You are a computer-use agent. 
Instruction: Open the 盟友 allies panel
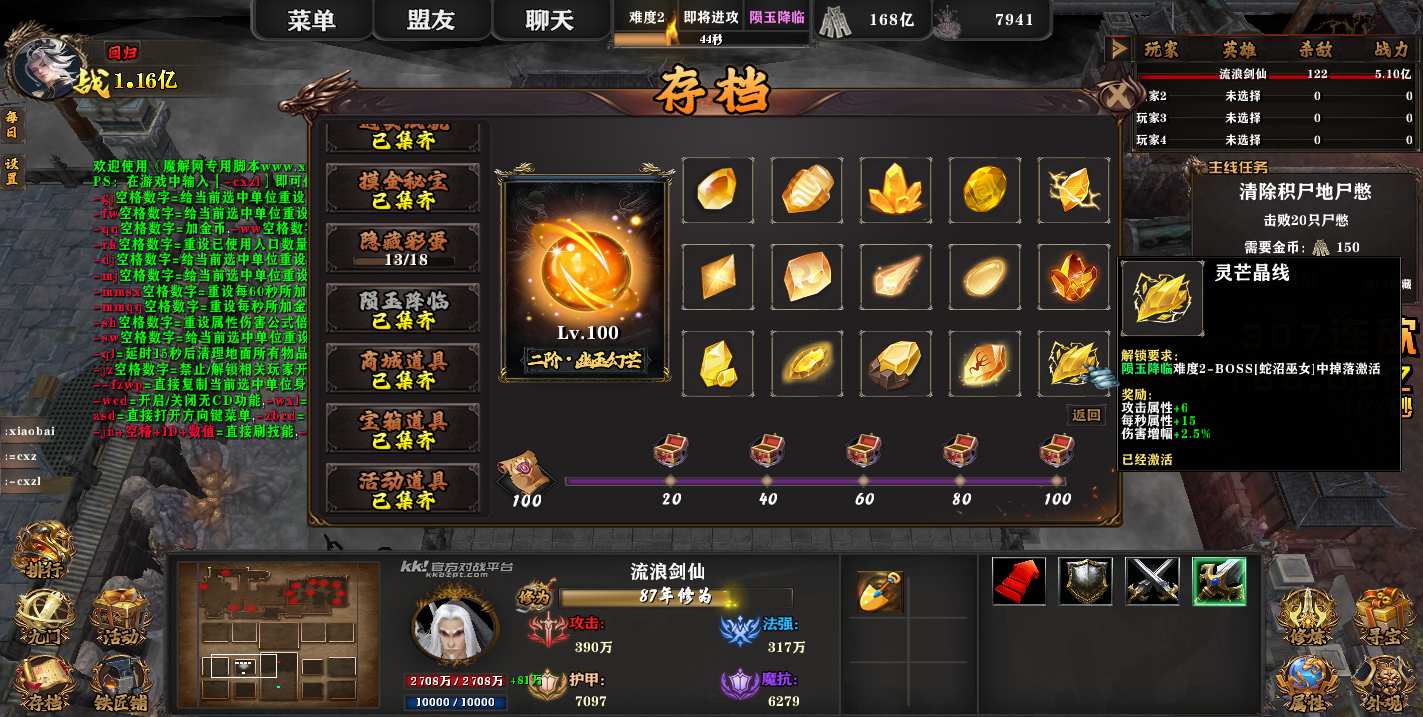(431, 21)
